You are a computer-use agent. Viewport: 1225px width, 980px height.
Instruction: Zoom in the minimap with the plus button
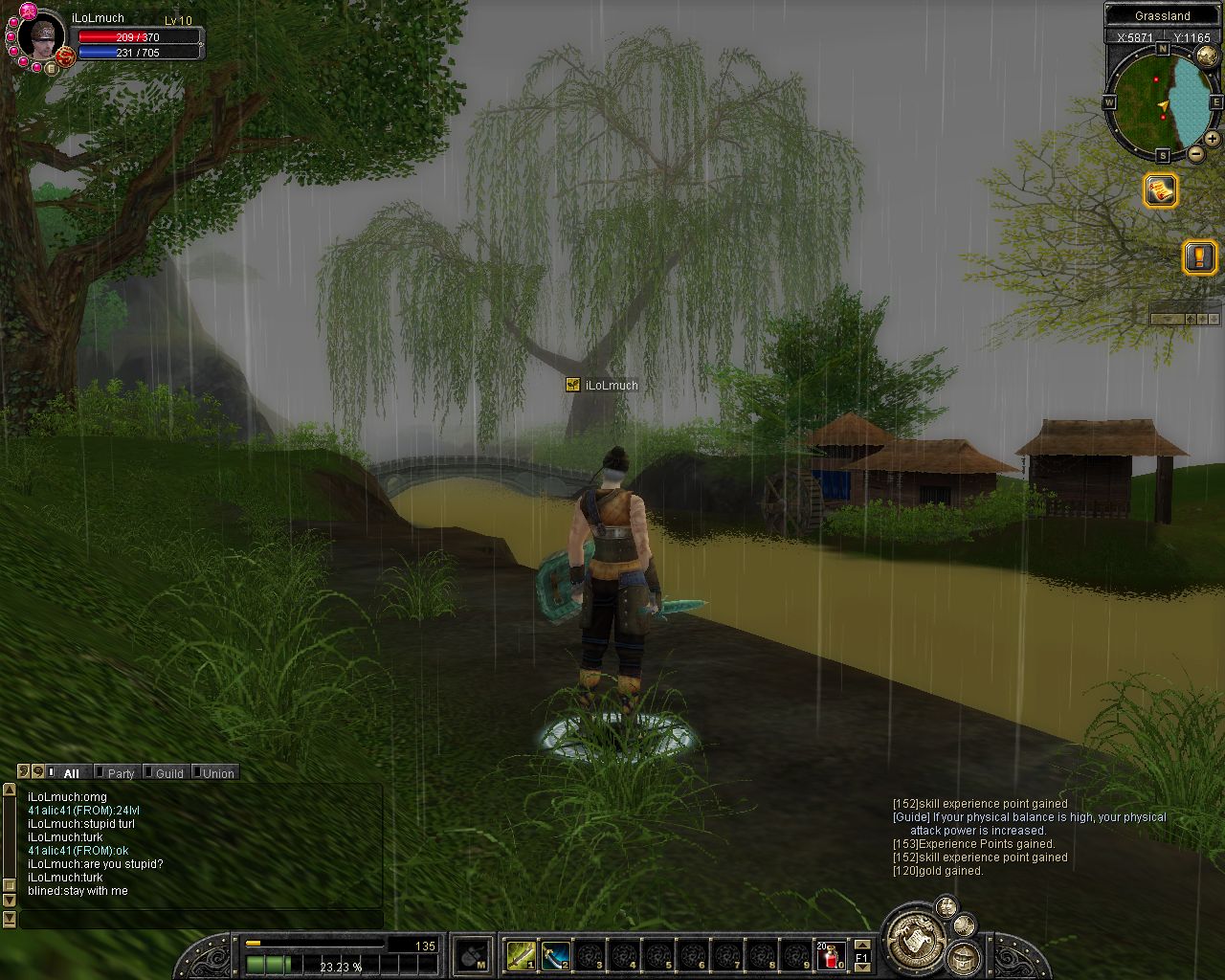click(1212, 139)
